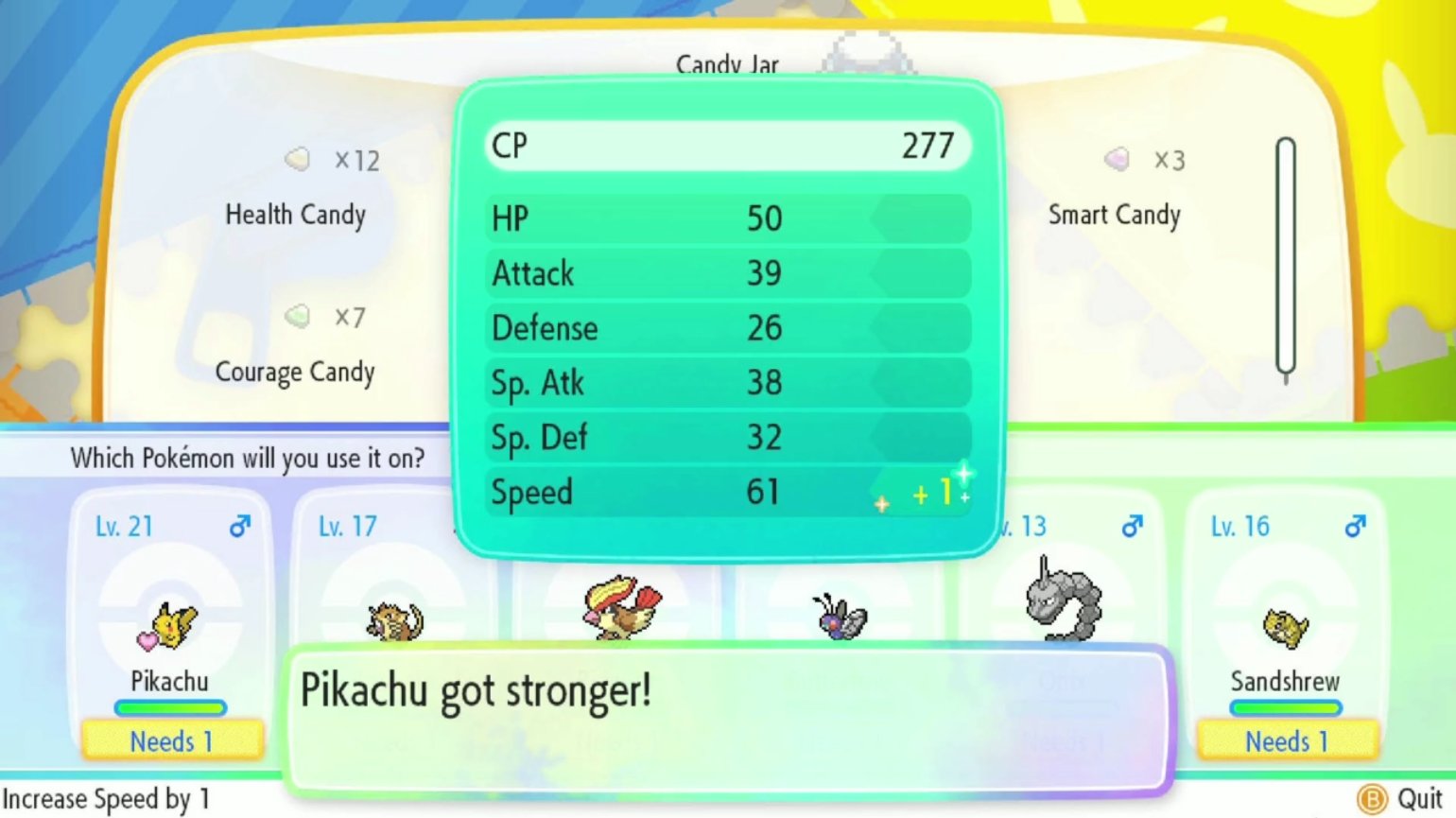Click the male gender symbol on Pikachu's card
The image size is (1456, 818).
point(238,524)
